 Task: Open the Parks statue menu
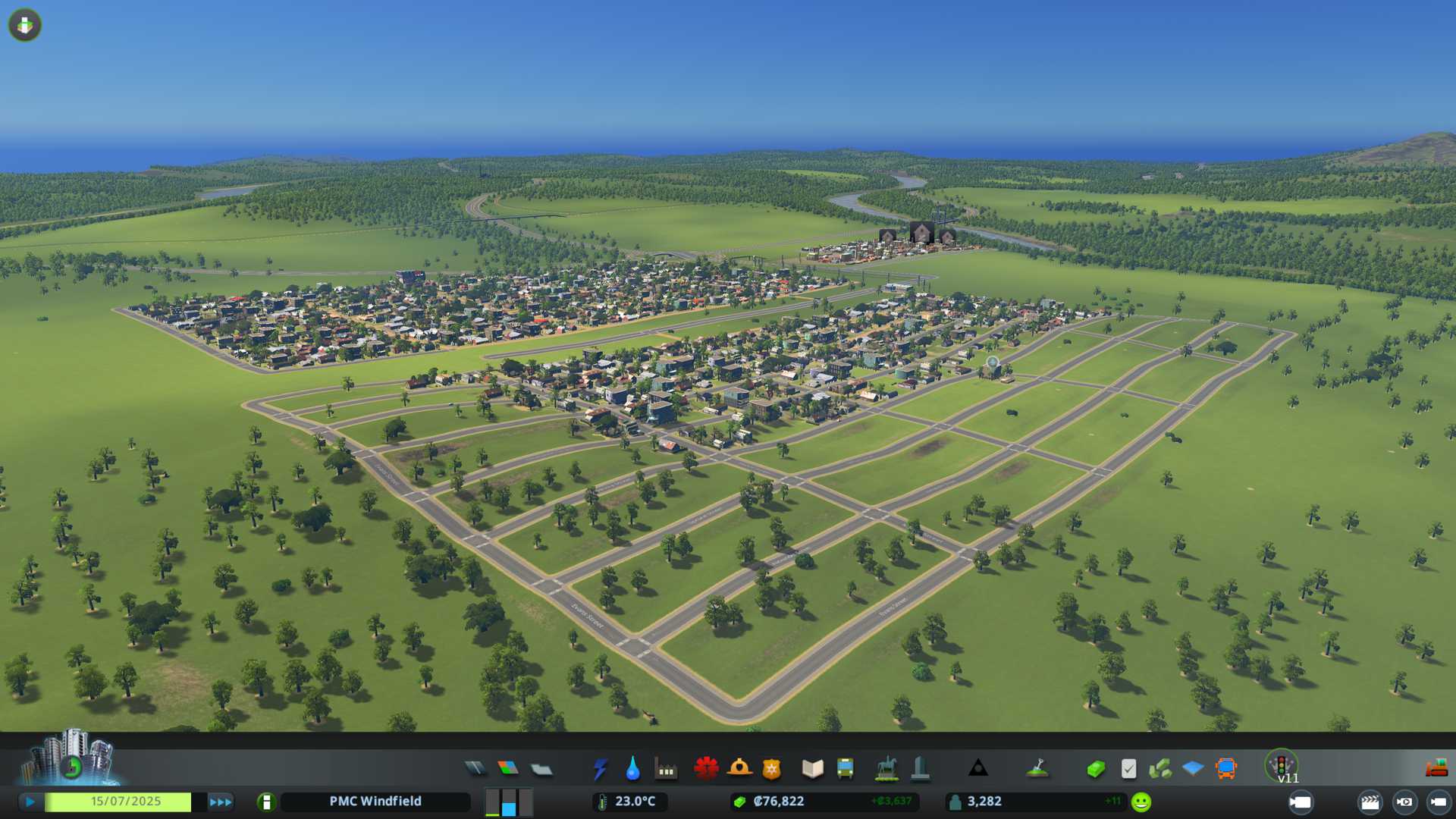point(886,769)
